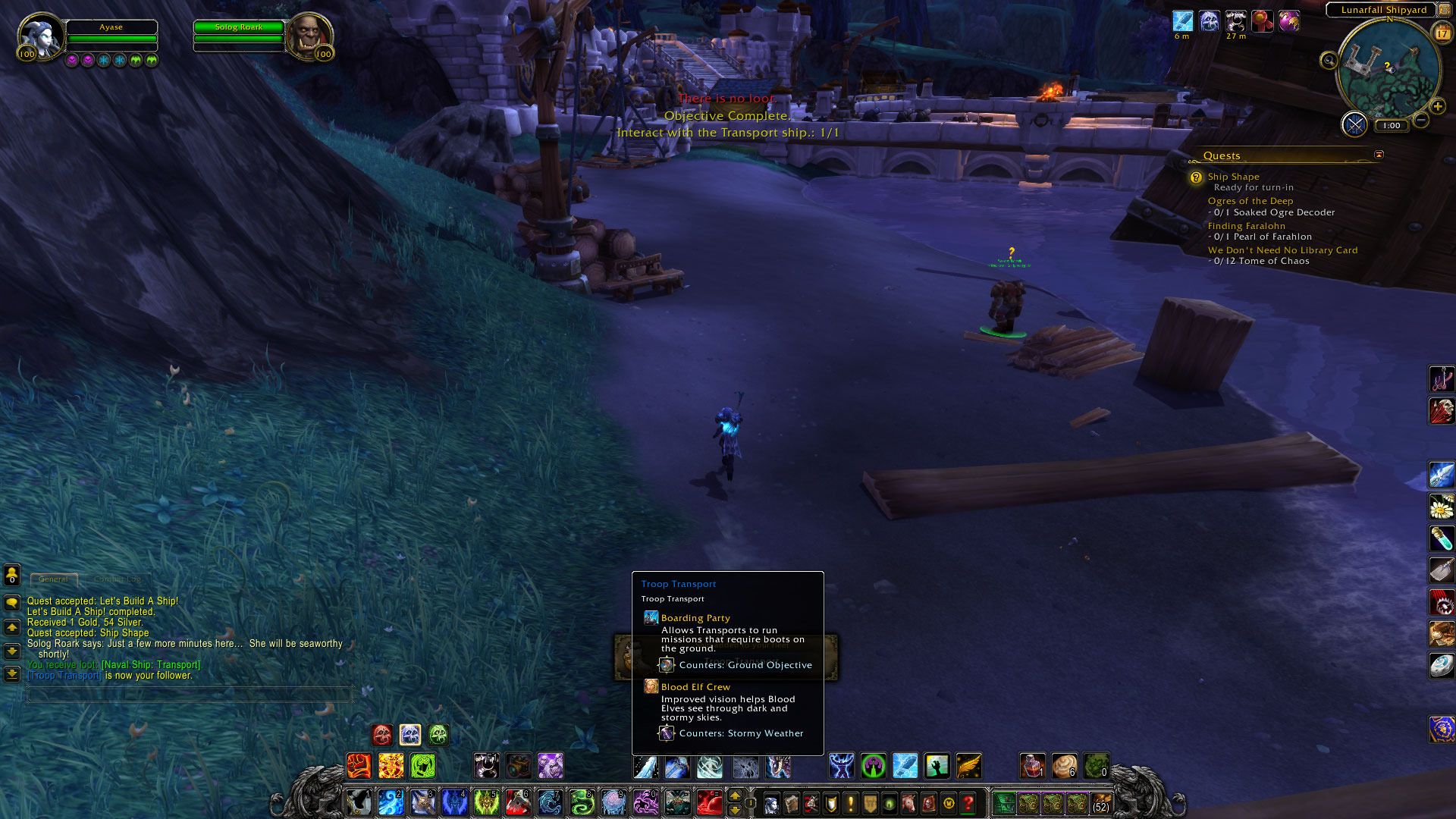Open the garrison report crossed-swords button
Viewport: 1456px width, 819px height.
coord(1354,124)
